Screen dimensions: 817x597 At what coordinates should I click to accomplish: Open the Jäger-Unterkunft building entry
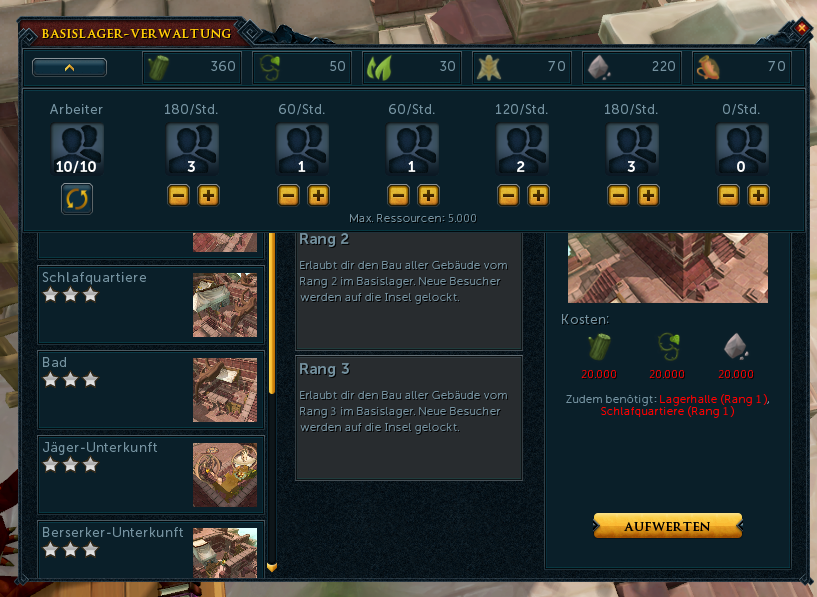(151, 474)
